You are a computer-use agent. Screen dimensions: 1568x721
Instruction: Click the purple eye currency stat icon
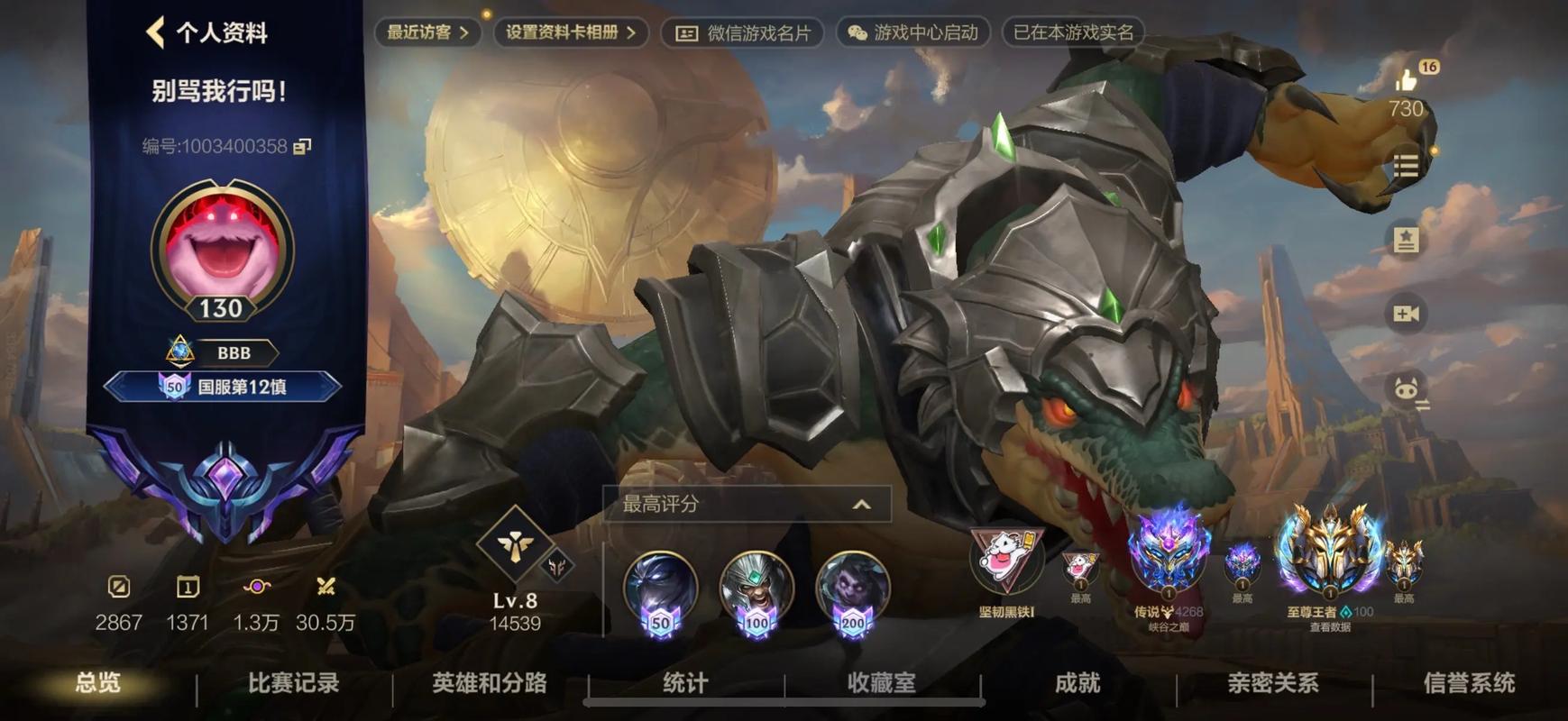pyautogui.click(x=259, y=586)
